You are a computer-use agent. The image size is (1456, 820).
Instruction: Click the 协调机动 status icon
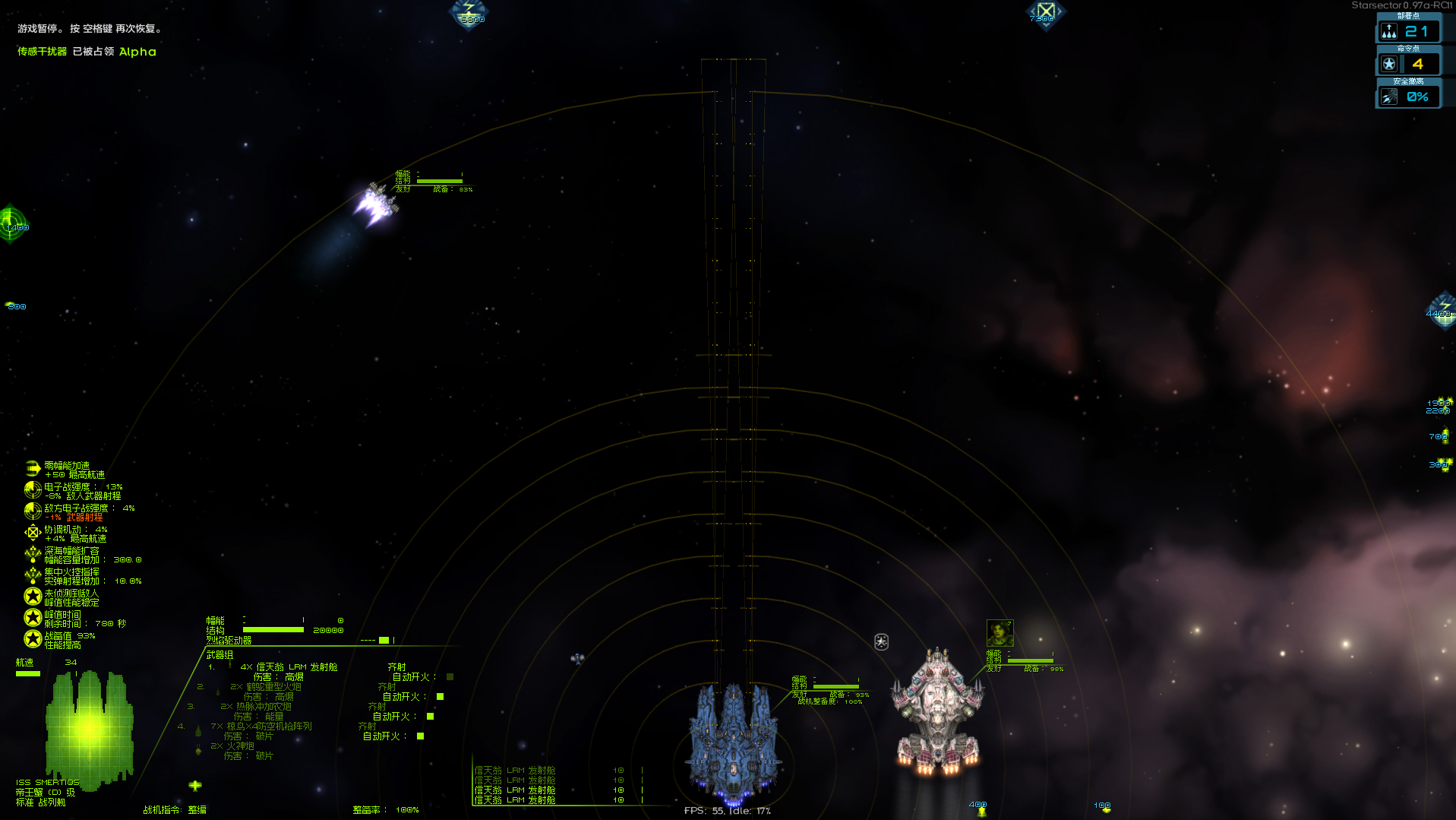(33, 533)
